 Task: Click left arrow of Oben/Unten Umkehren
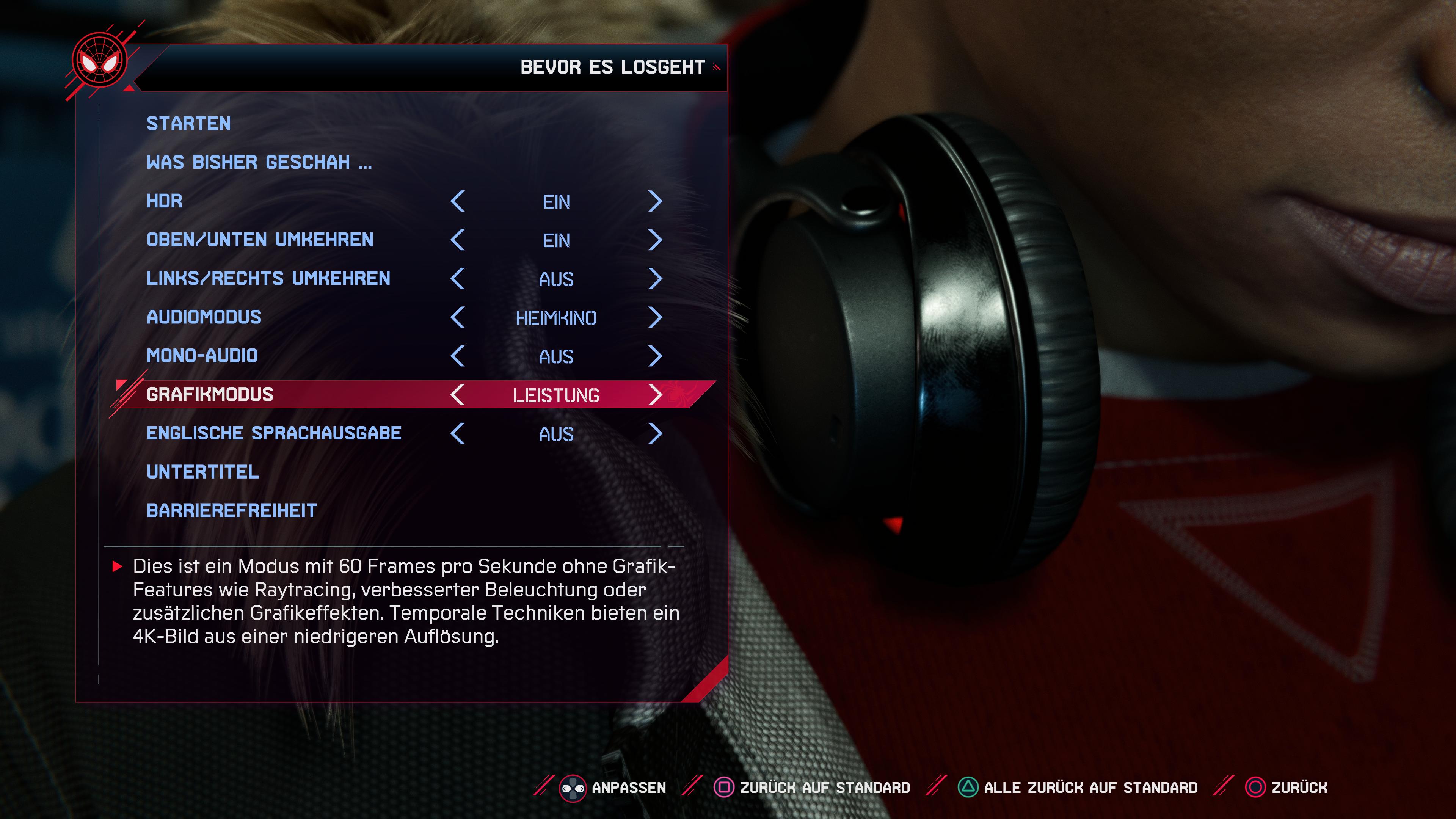(458, 240)
